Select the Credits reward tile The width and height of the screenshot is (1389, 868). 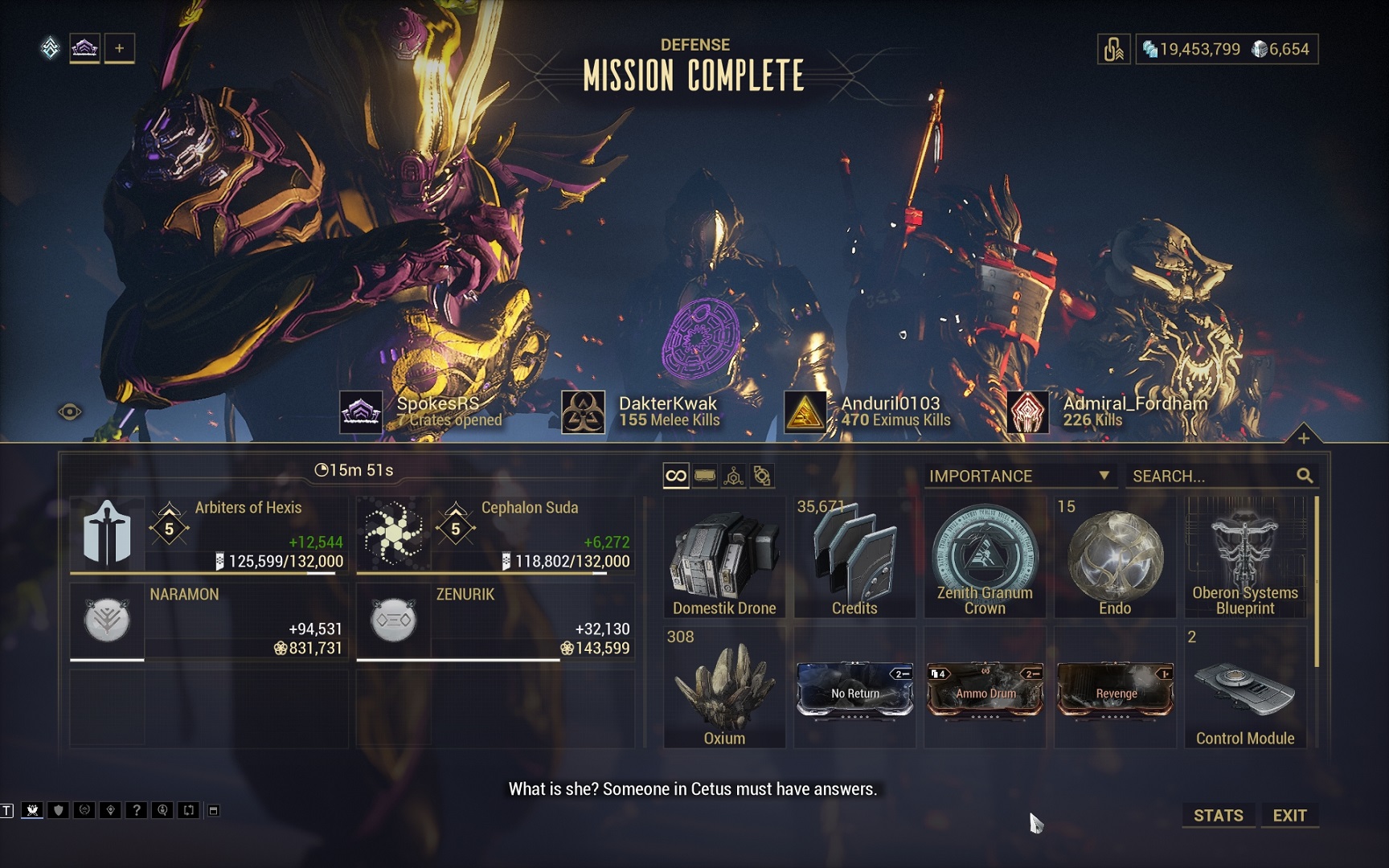[x=854, y=558]
